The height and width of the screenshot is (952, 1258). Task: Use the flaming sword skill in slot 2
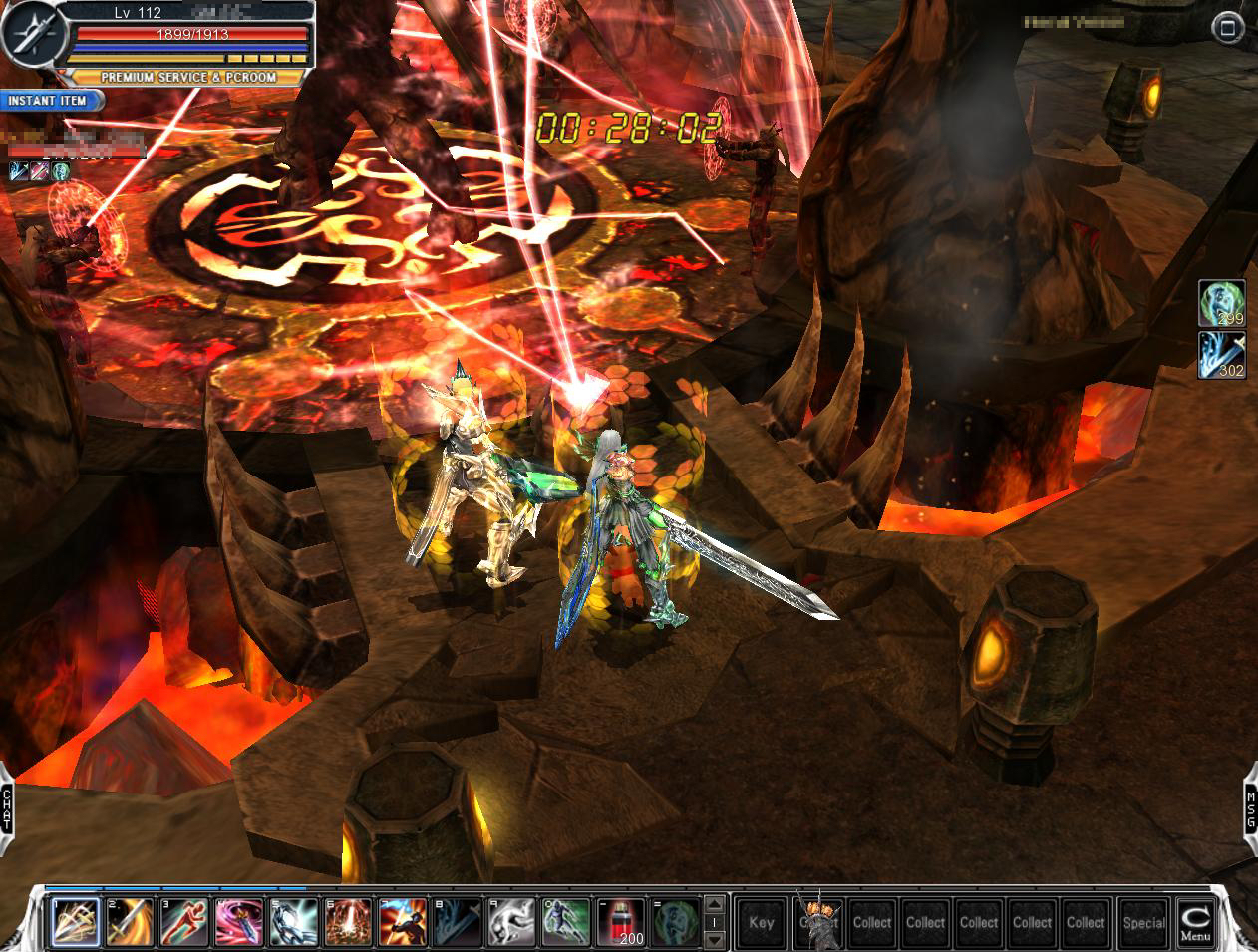coord(131,922)
